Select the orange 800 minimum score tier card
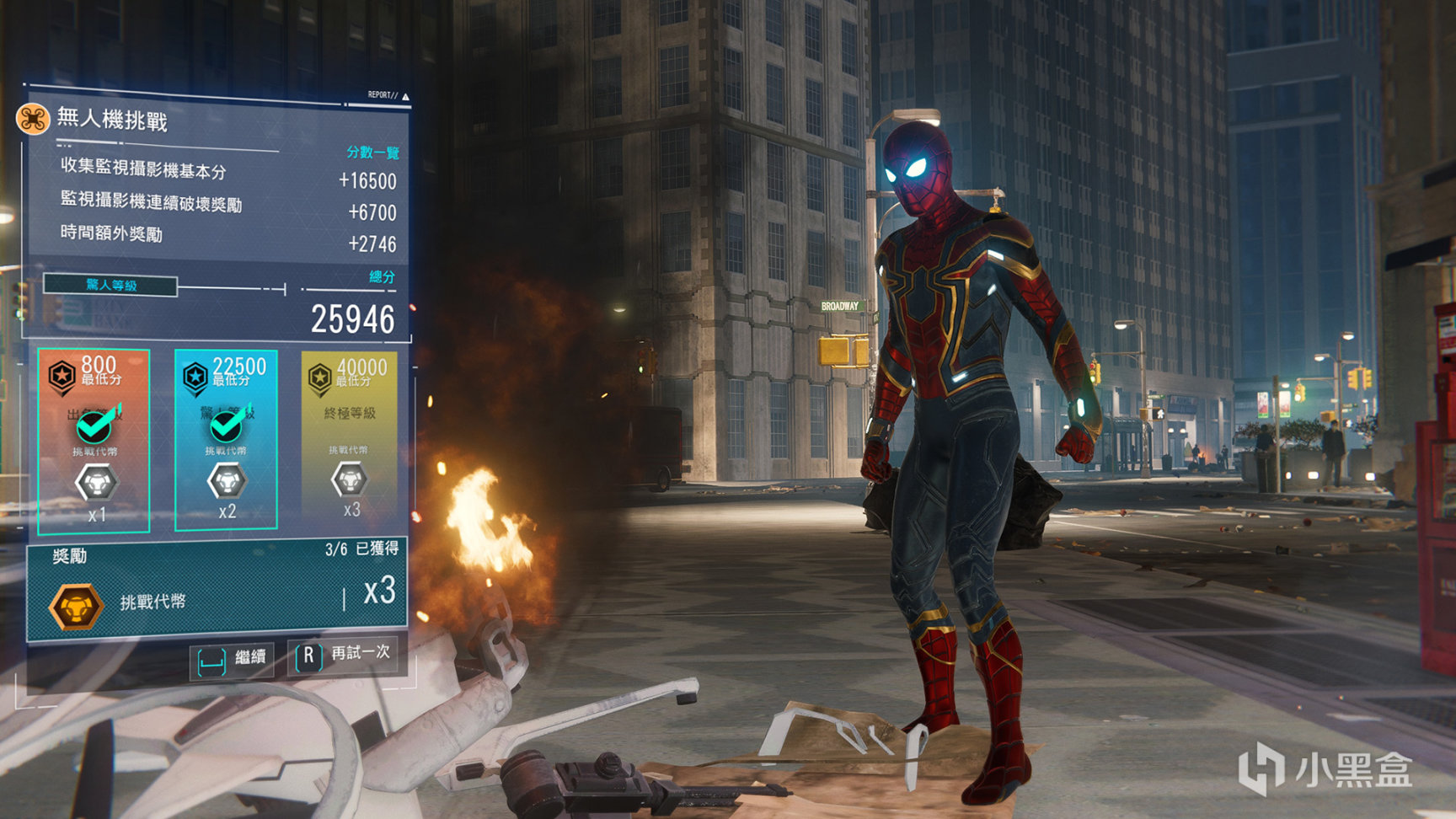This screenshot has height=819, width=1456. point(94,442)
